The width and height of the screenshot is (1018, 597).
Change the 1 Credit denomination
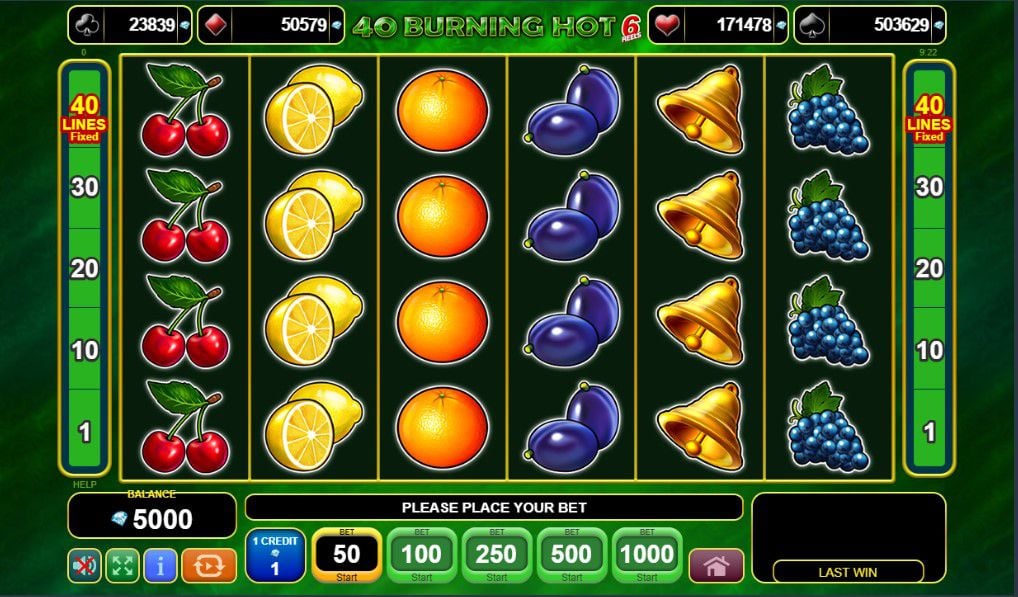click(275, 555)
